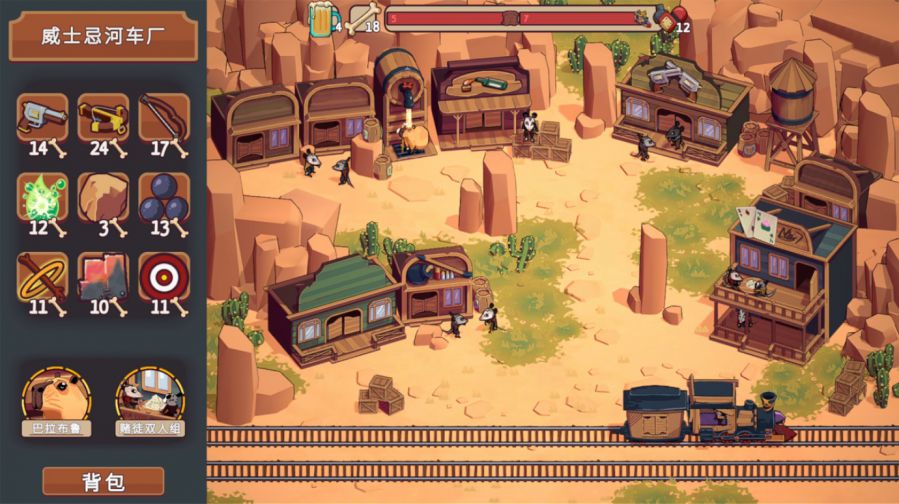Select the yellow crossbow costing 24 bones
899x504 pixels.
click(103, 118)
